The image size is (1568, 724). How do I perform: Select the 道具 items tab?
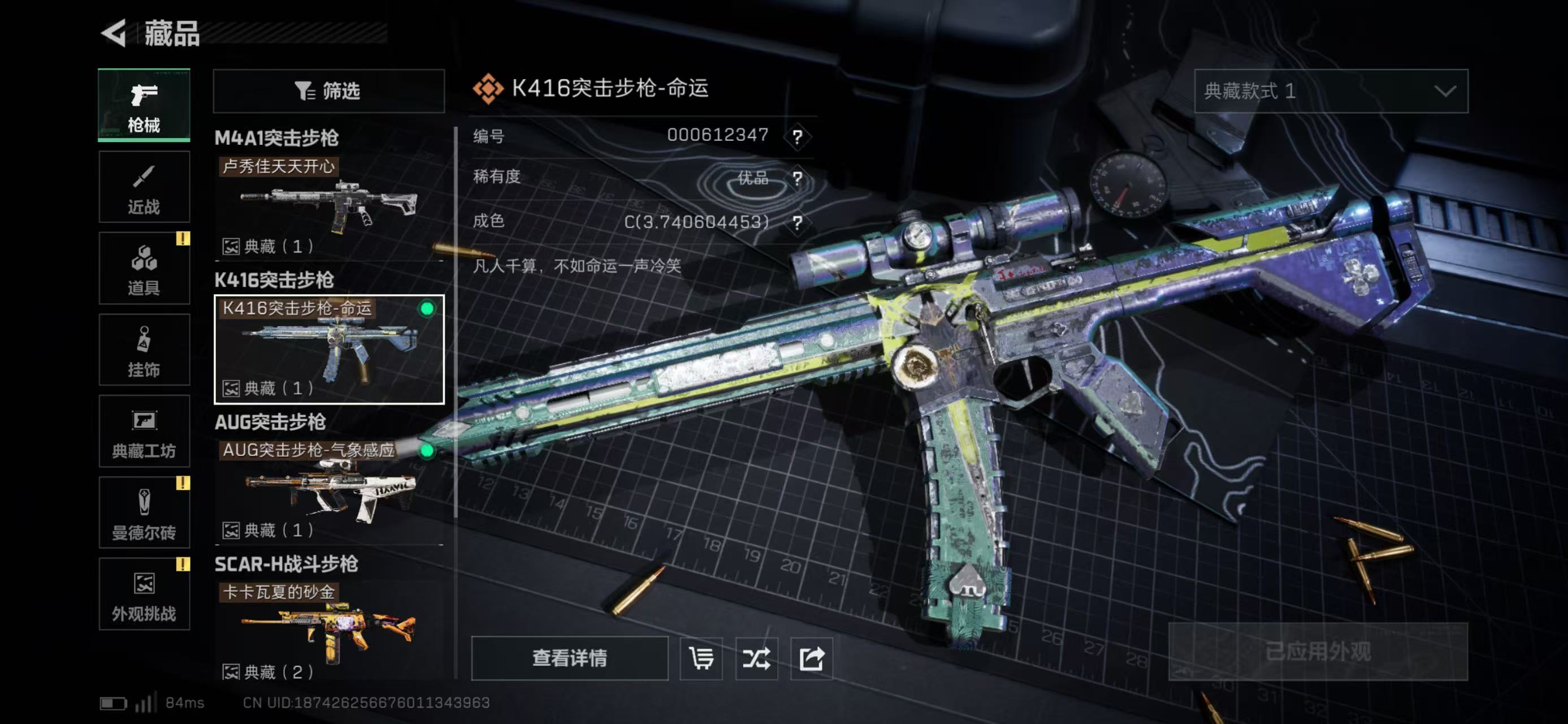(x=144, y=269)
